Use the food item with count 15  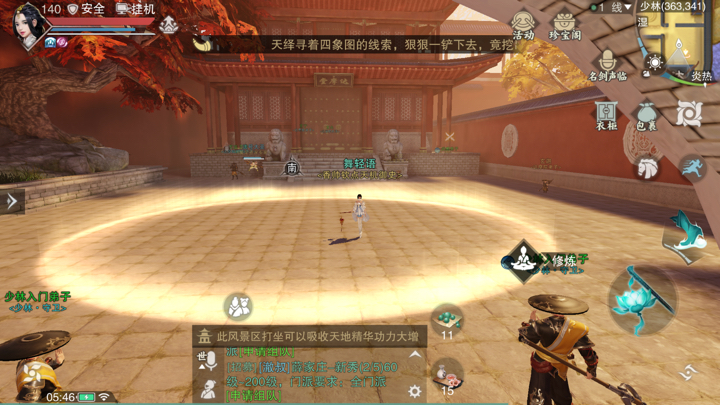[447, 376]
